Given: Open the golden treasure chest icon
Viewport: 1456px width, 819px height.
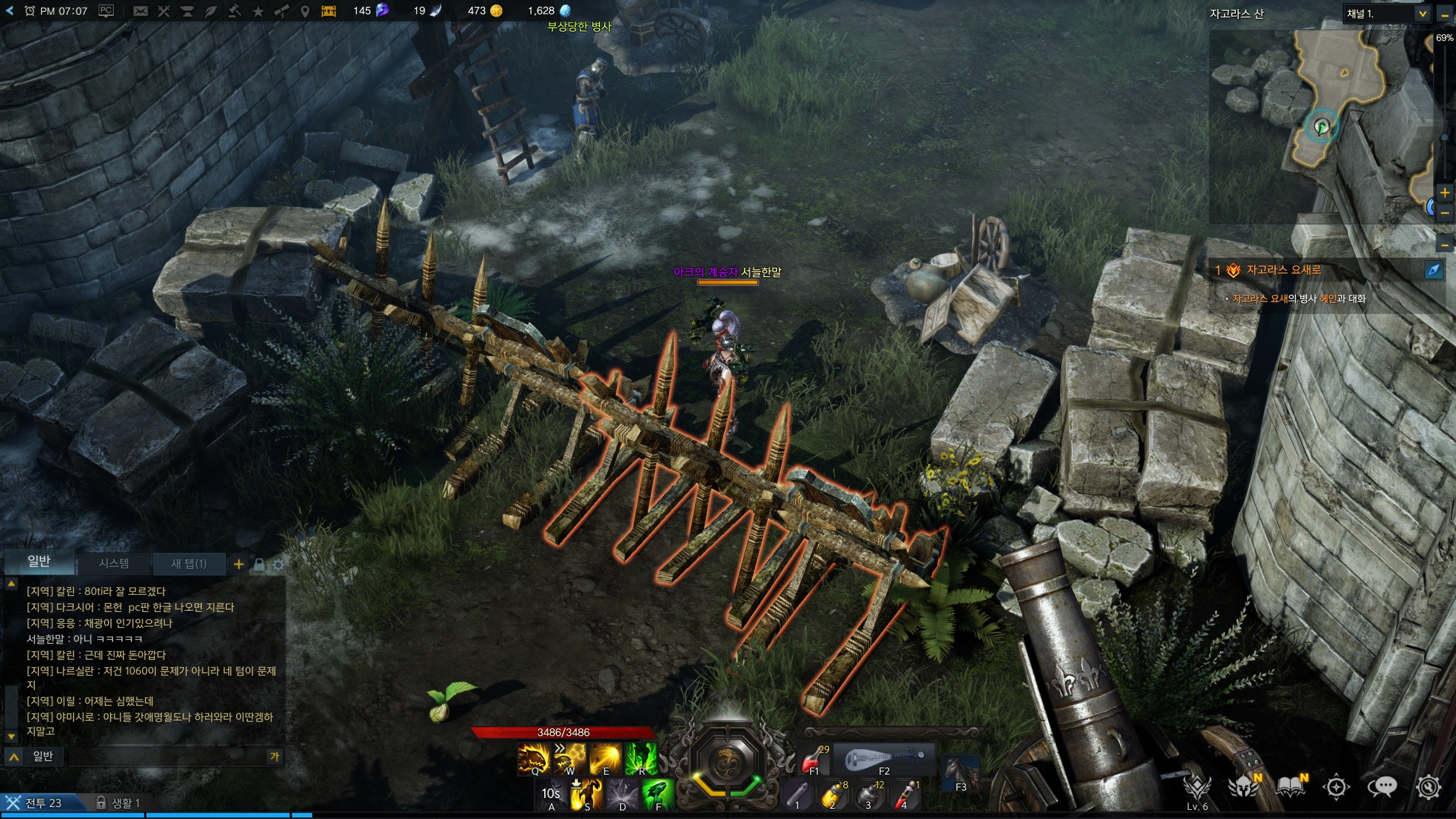Looking at the screenshot, I should coord(329,11).
